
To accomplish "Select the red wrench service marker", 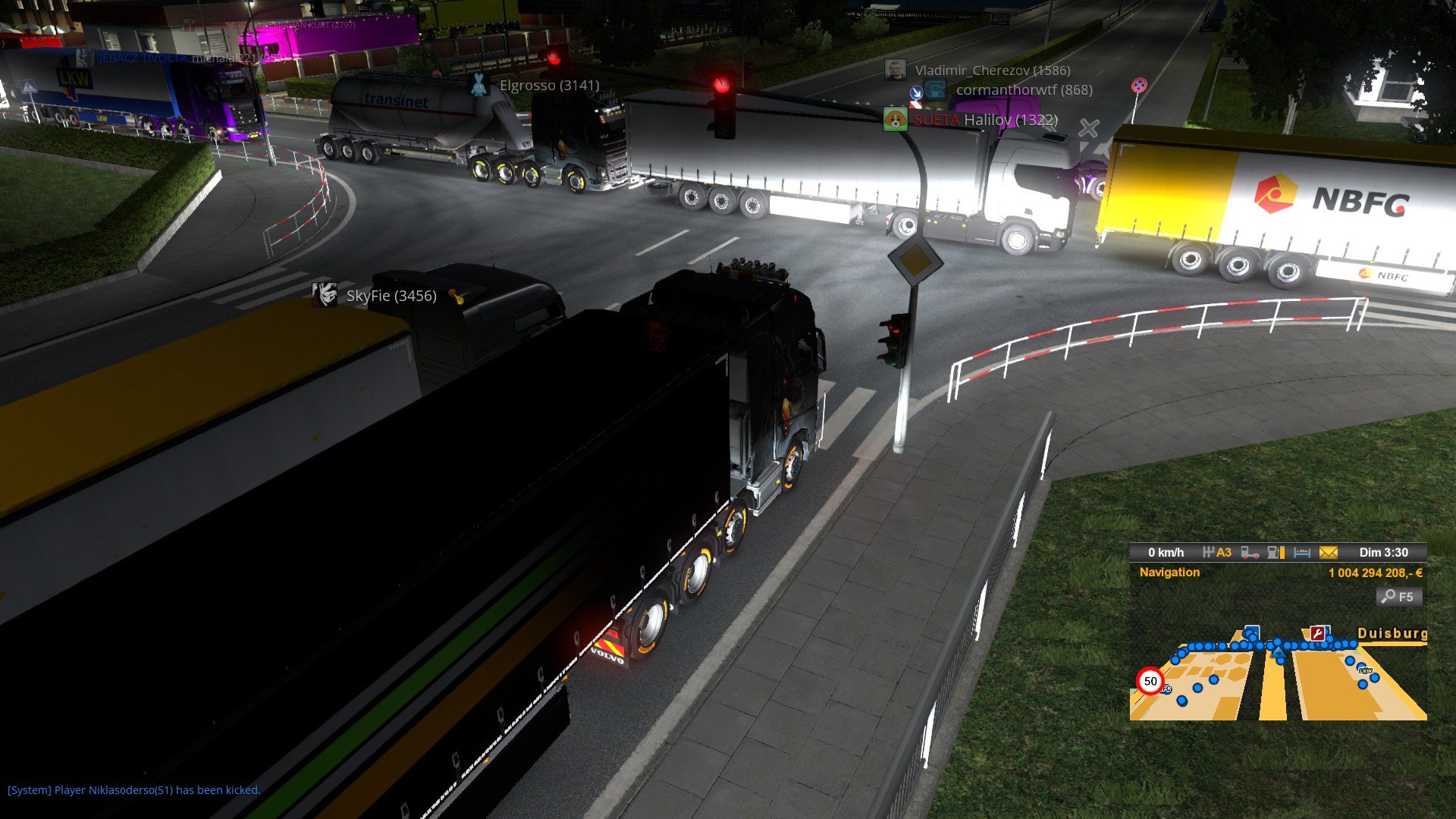I will tap(1318, 634).
